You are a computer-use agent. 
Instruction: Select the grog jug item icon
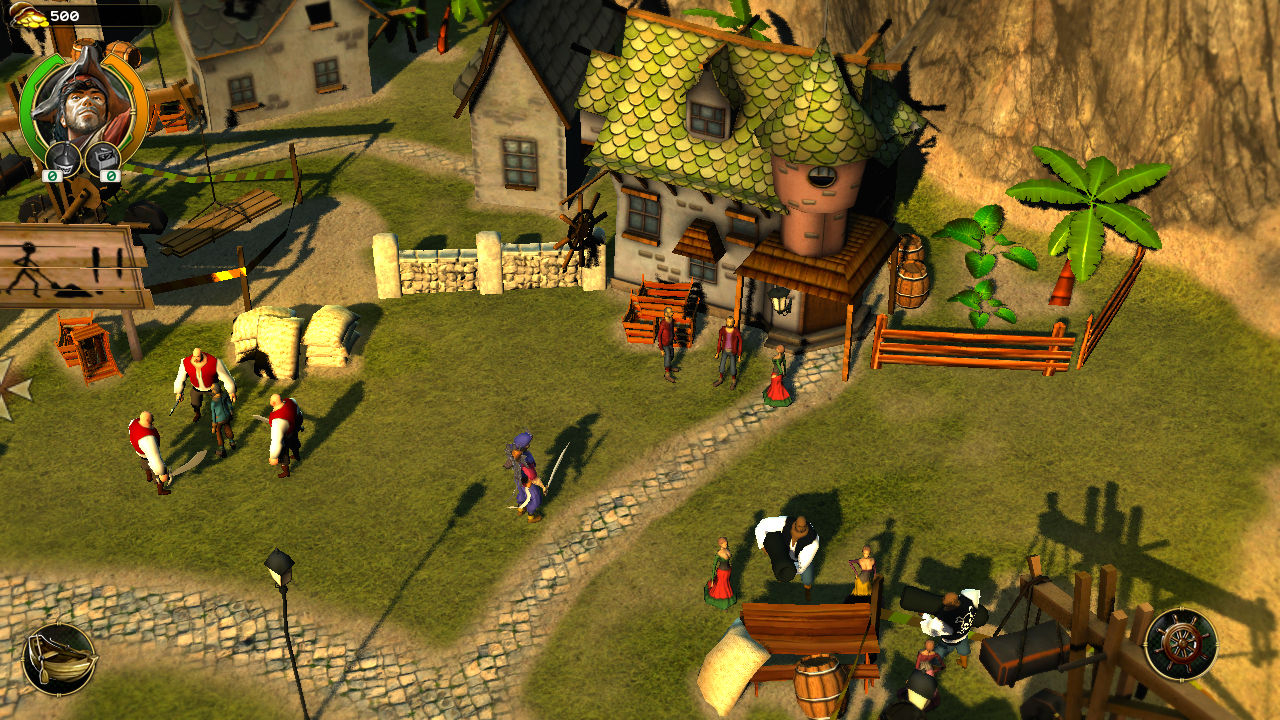[65, 158]
